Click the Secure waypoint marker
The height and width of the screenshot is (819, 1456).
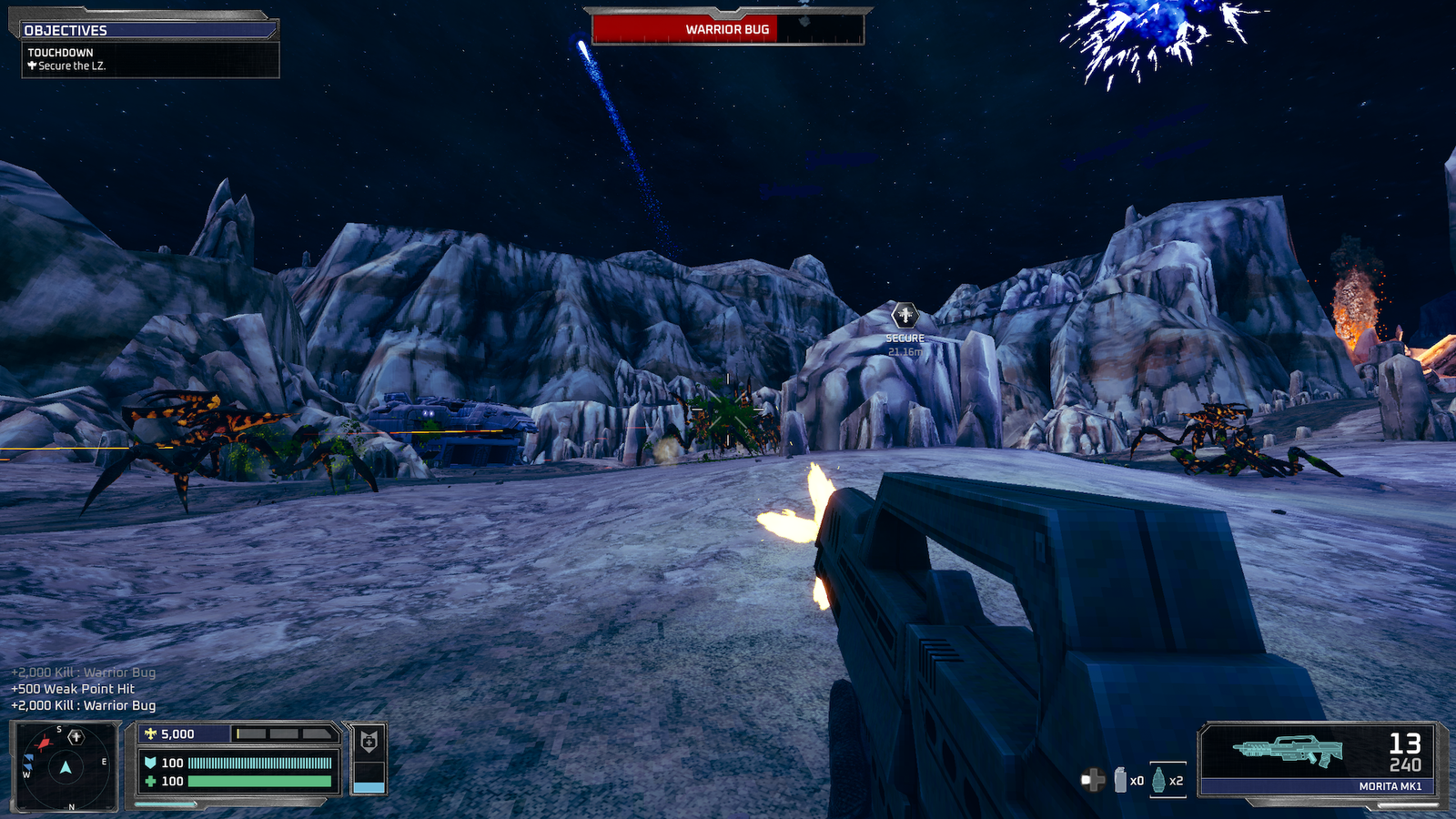click(x=905, y=316)
